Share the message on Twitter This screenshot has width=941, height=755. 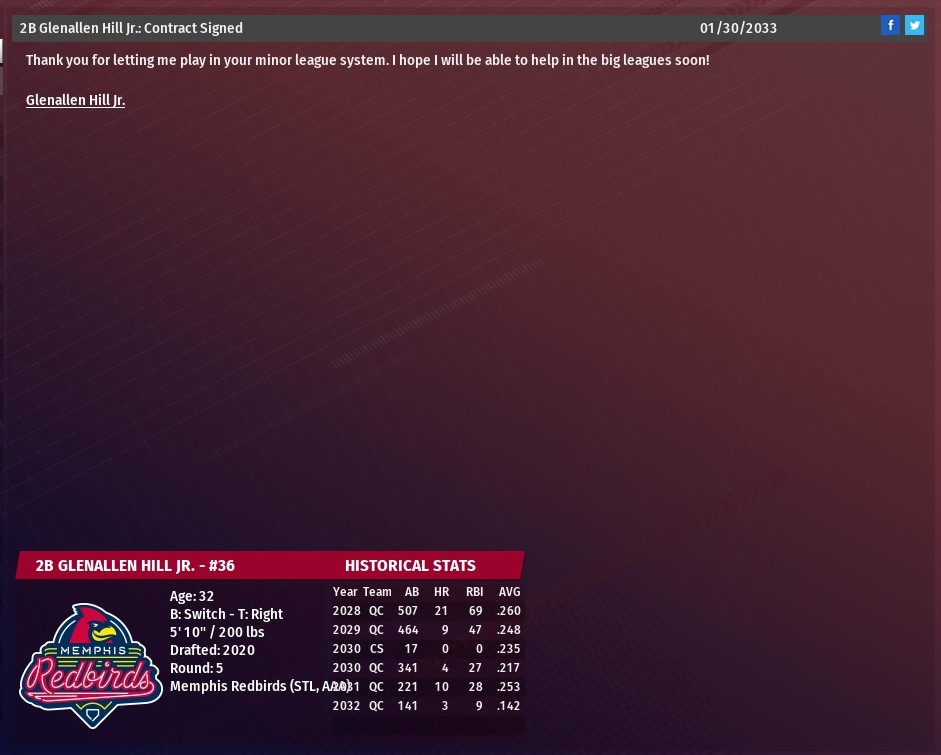(x=914, y=26)
